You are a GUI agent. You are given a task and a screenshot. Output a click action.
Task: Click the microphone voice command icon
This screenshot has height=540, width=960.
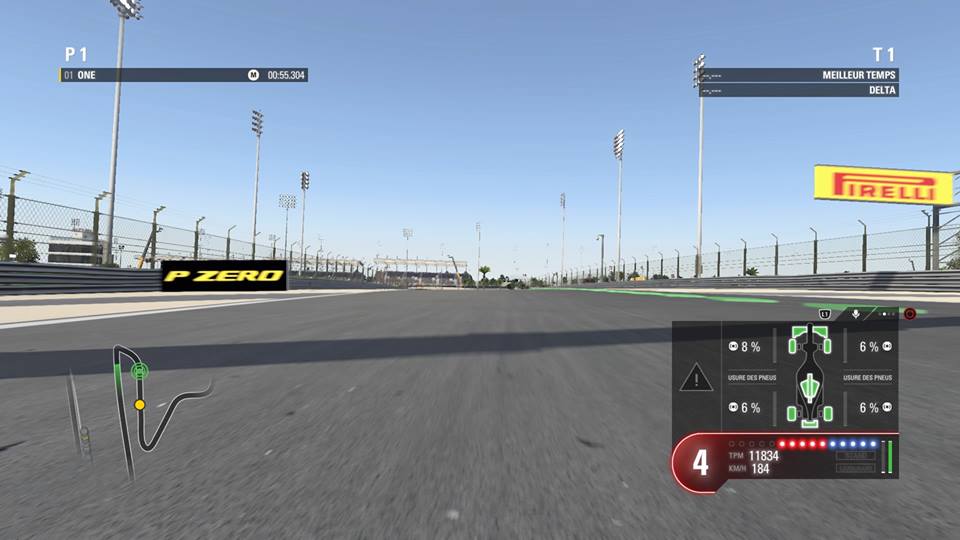click(856, 314)
